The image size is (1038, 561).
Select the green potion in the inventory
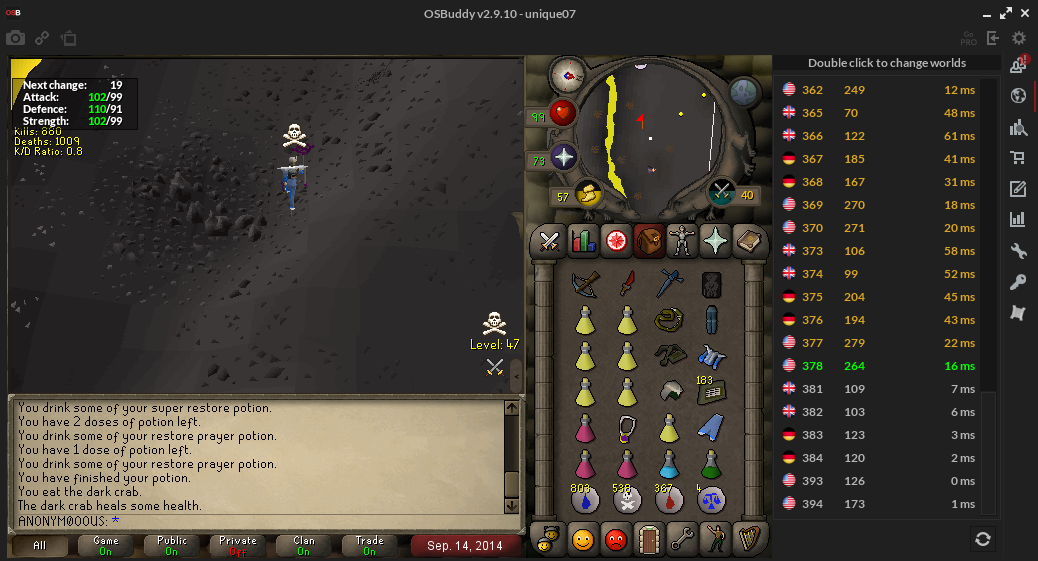coord(711,464)
